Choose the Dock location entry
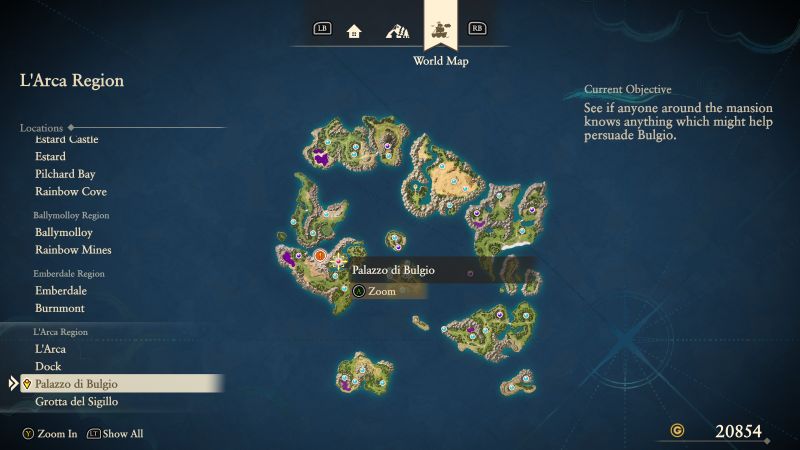800x450 pixels. coord(48,366)
